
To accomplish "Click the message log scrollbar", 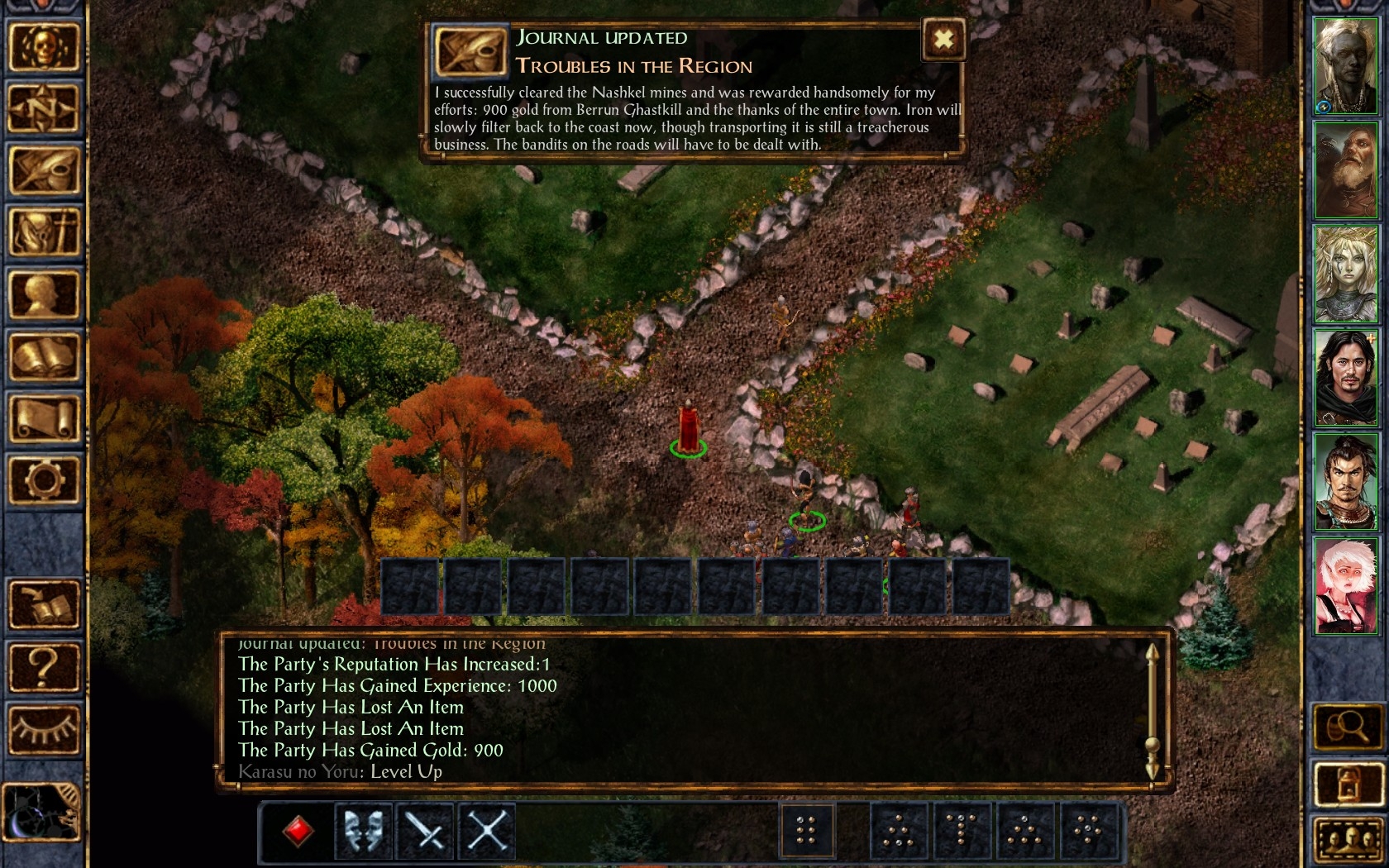I will 1152,711.
